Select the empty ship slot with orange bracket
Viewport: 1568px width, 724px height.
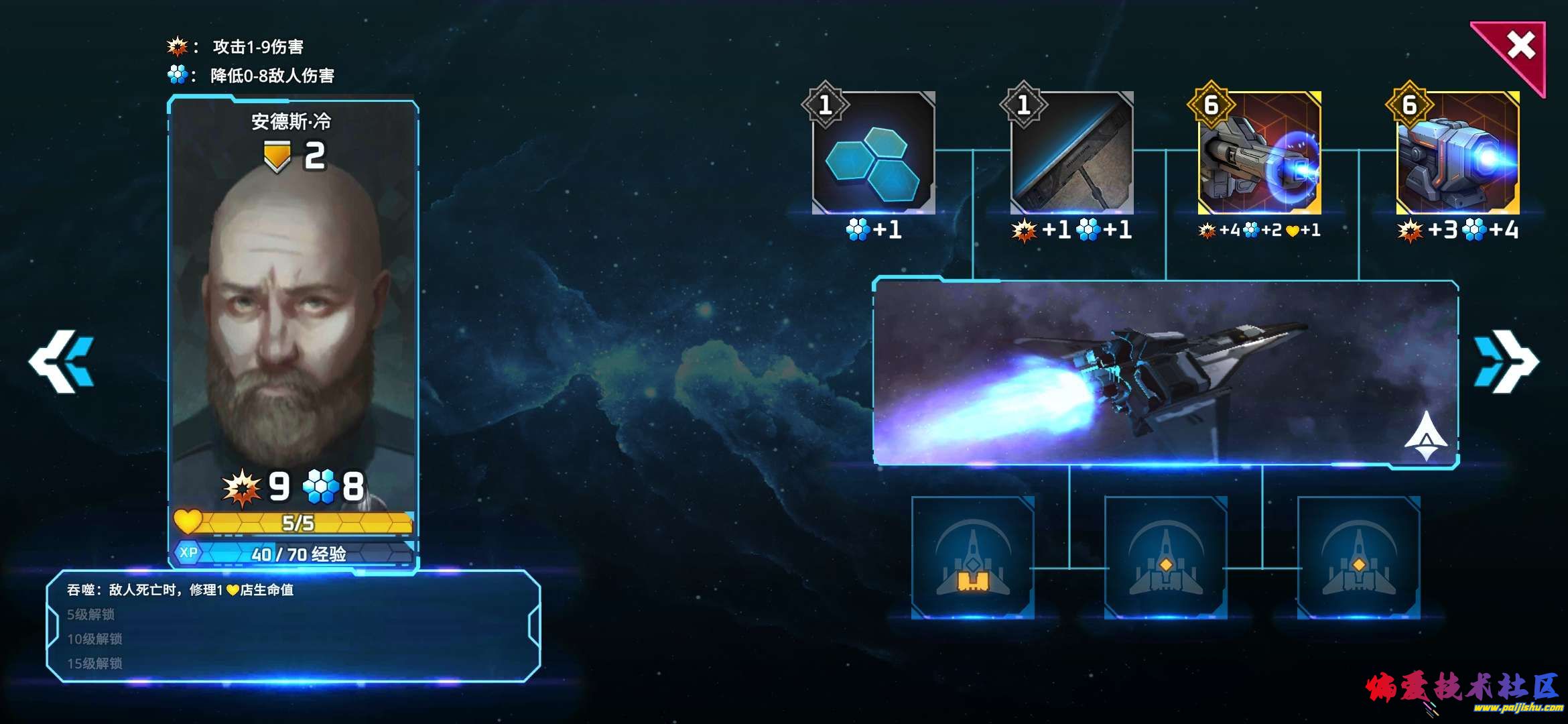tap(972, 558)
